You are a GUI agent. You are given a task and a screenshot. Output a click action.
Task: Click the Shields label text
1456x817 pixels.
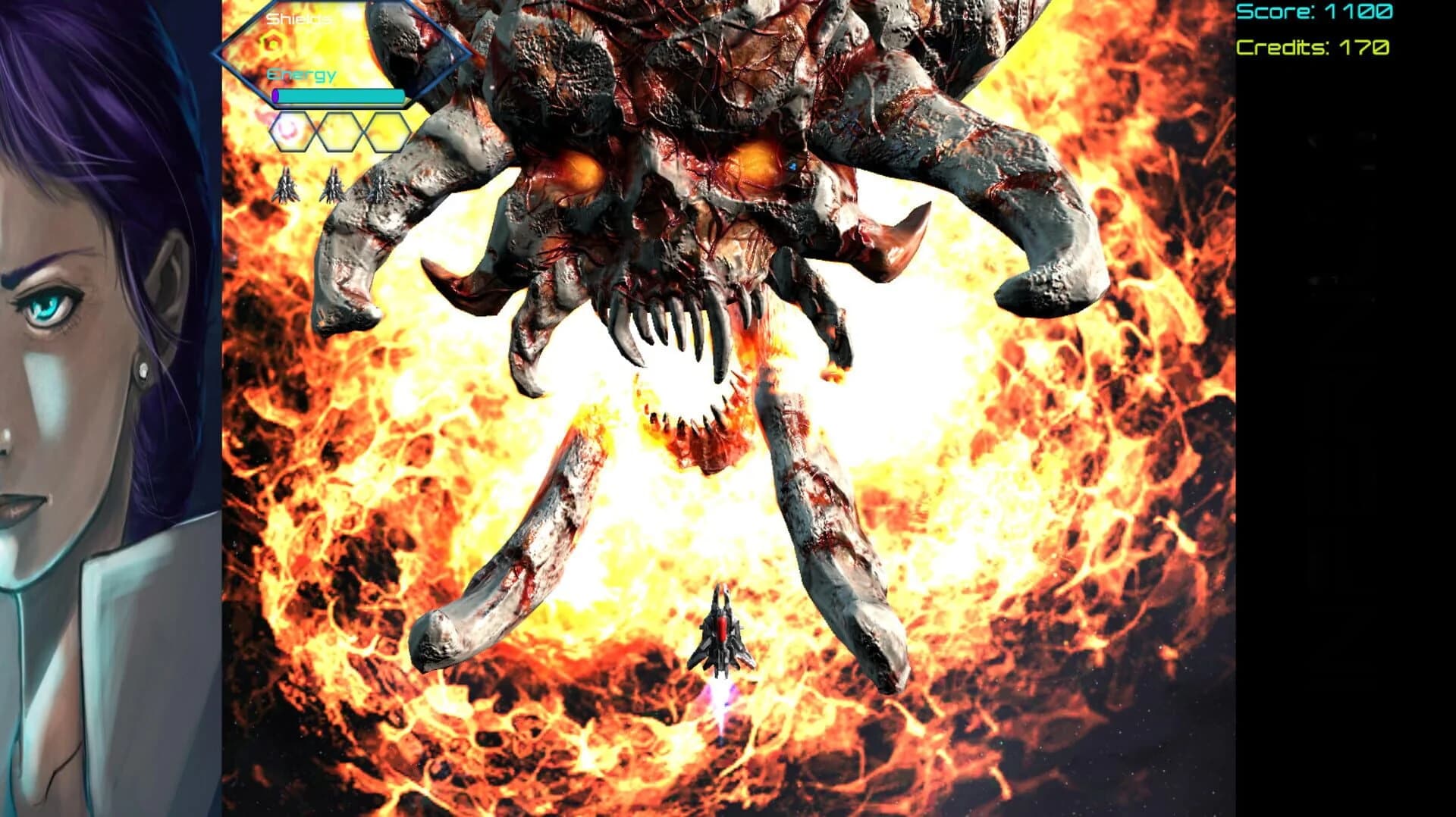point(299,19)
